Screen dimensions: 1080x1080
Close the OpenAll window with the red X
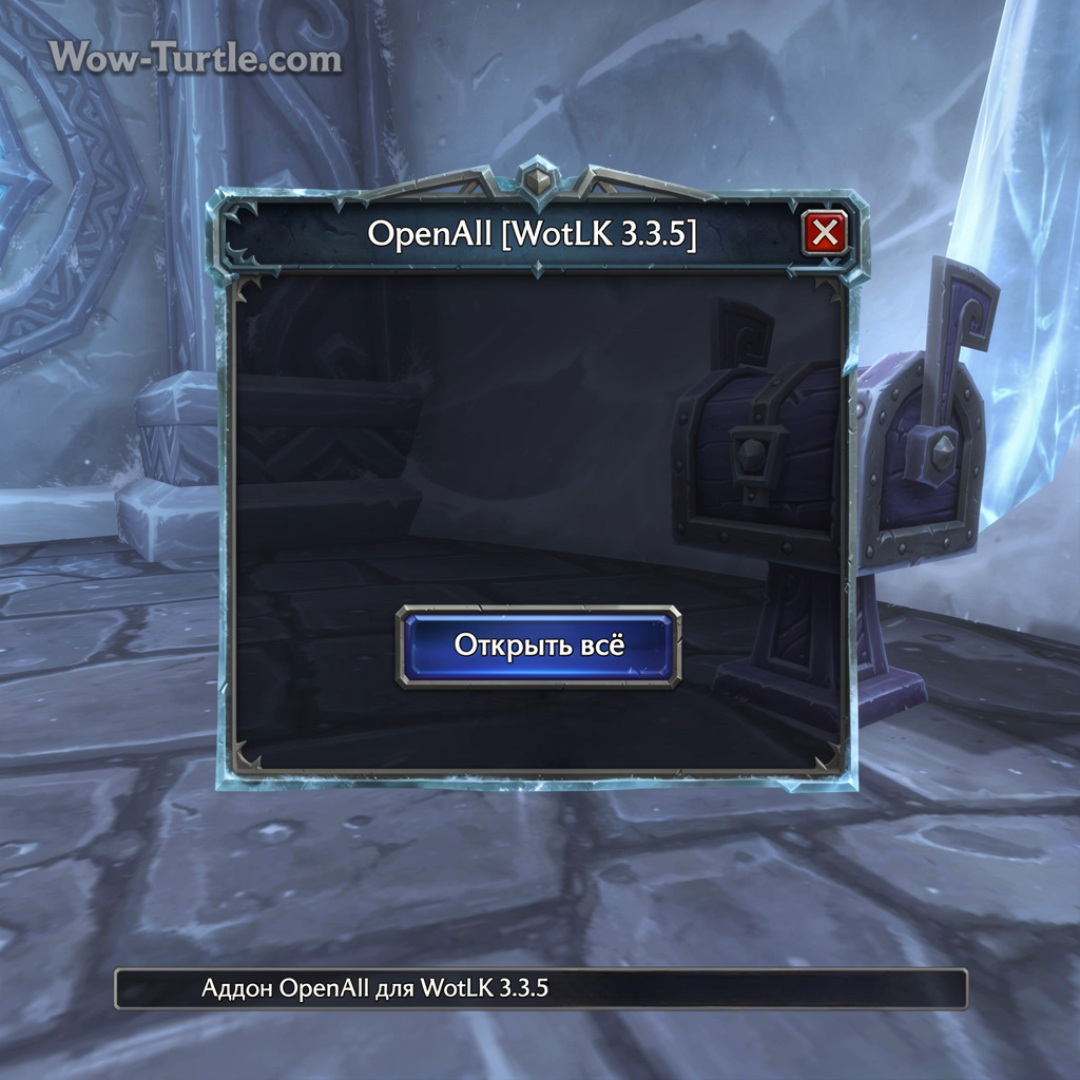[x=825, y=234]
